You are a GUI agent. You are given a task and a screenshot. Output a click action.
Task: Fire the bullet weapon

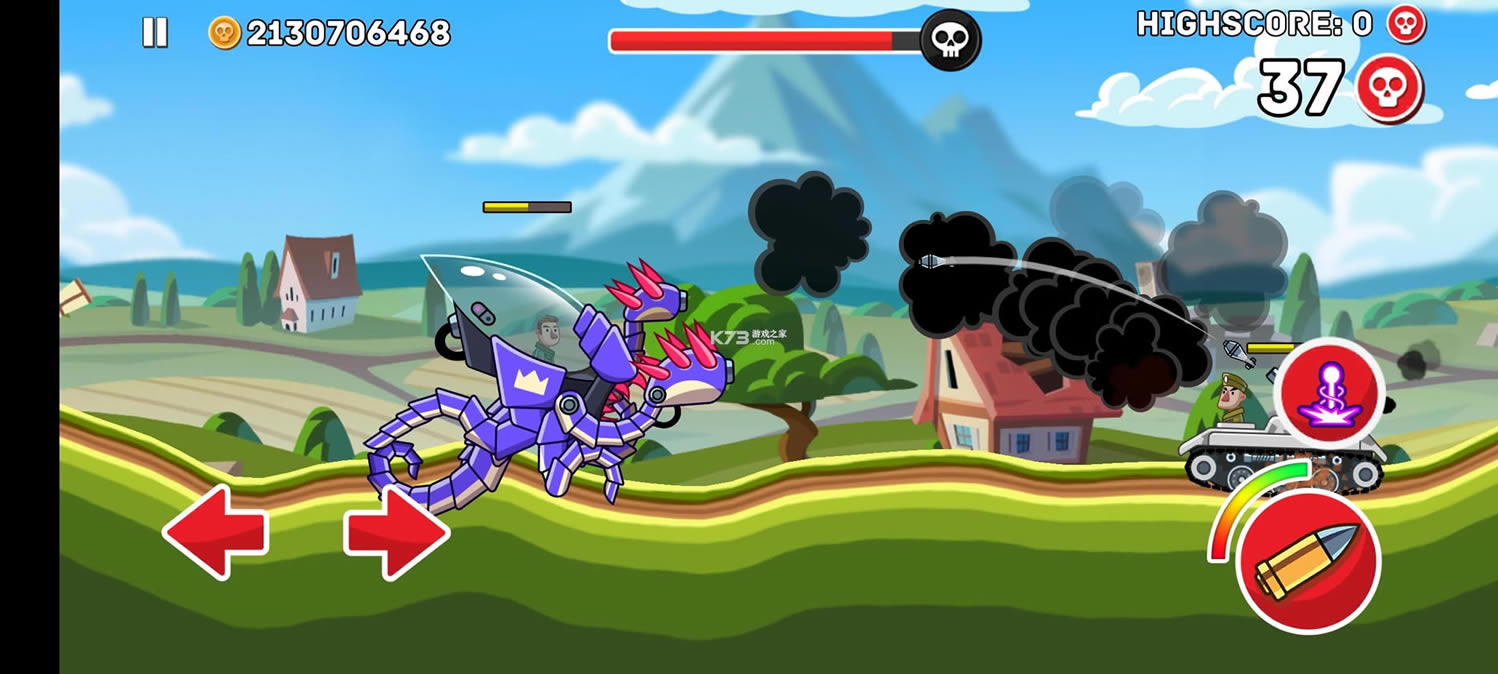click(1308, 561)
